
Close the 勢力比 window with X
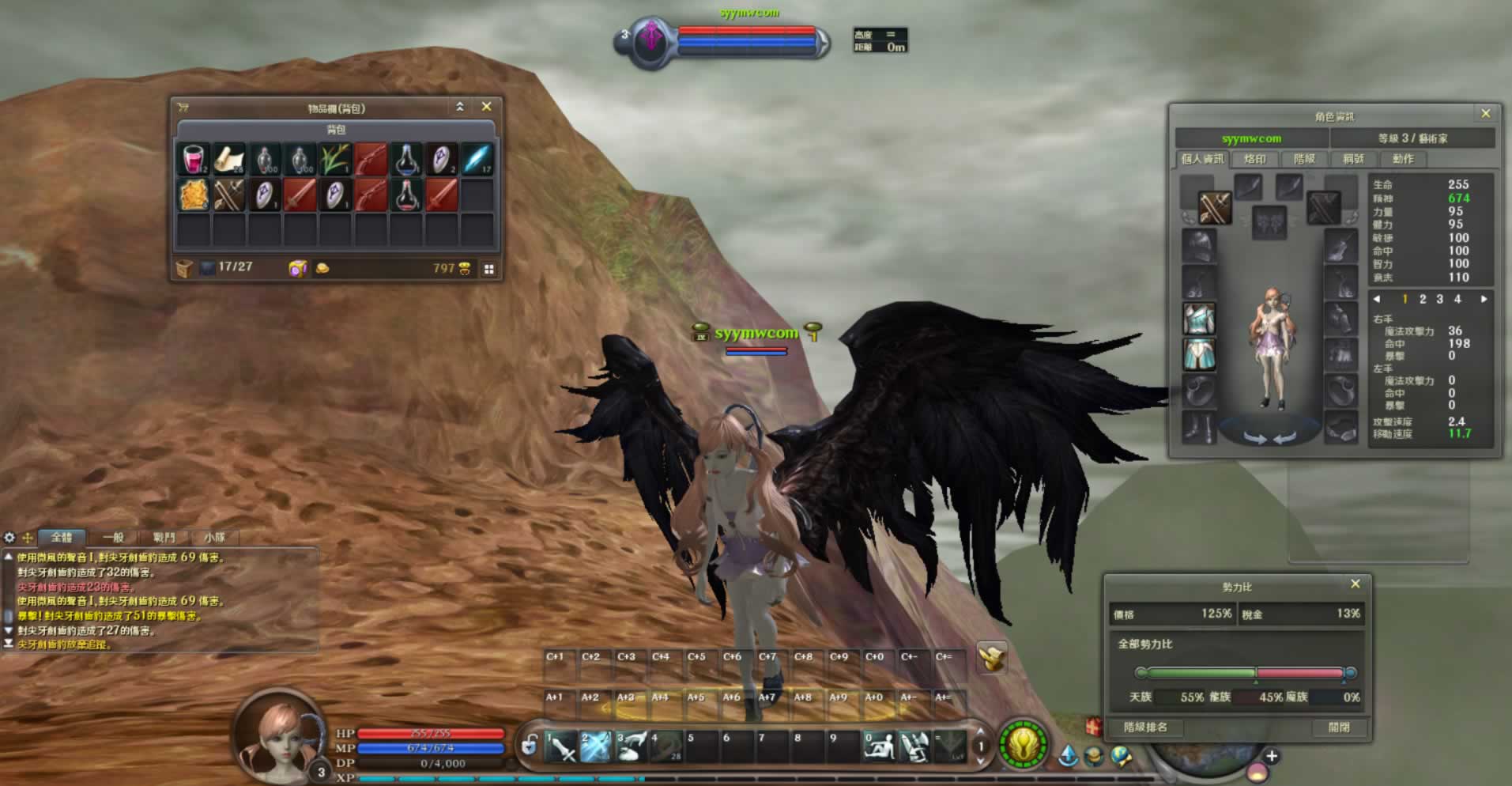click(x=1355, y=584)
